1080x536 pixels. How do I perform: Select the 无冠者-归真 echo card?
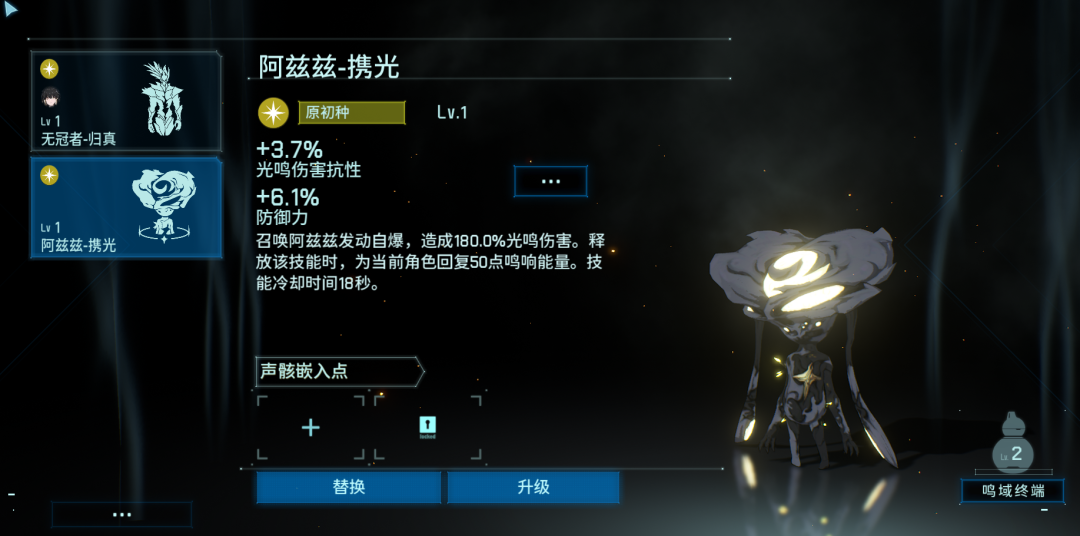click(x=126, y=102)
